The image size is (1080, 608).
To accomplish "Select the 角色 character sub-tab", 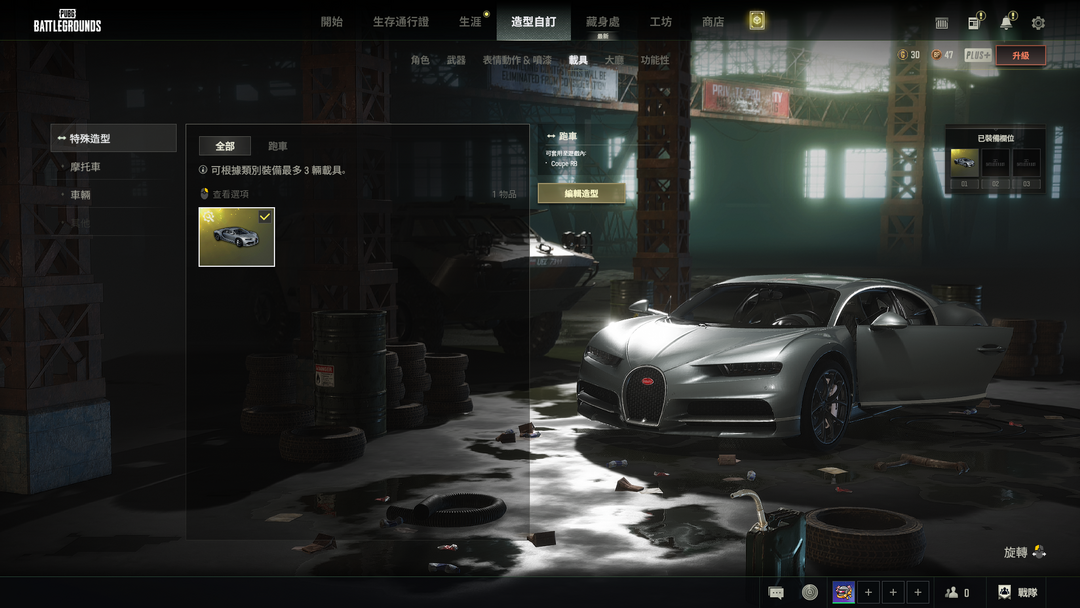I will coord(420,60).
